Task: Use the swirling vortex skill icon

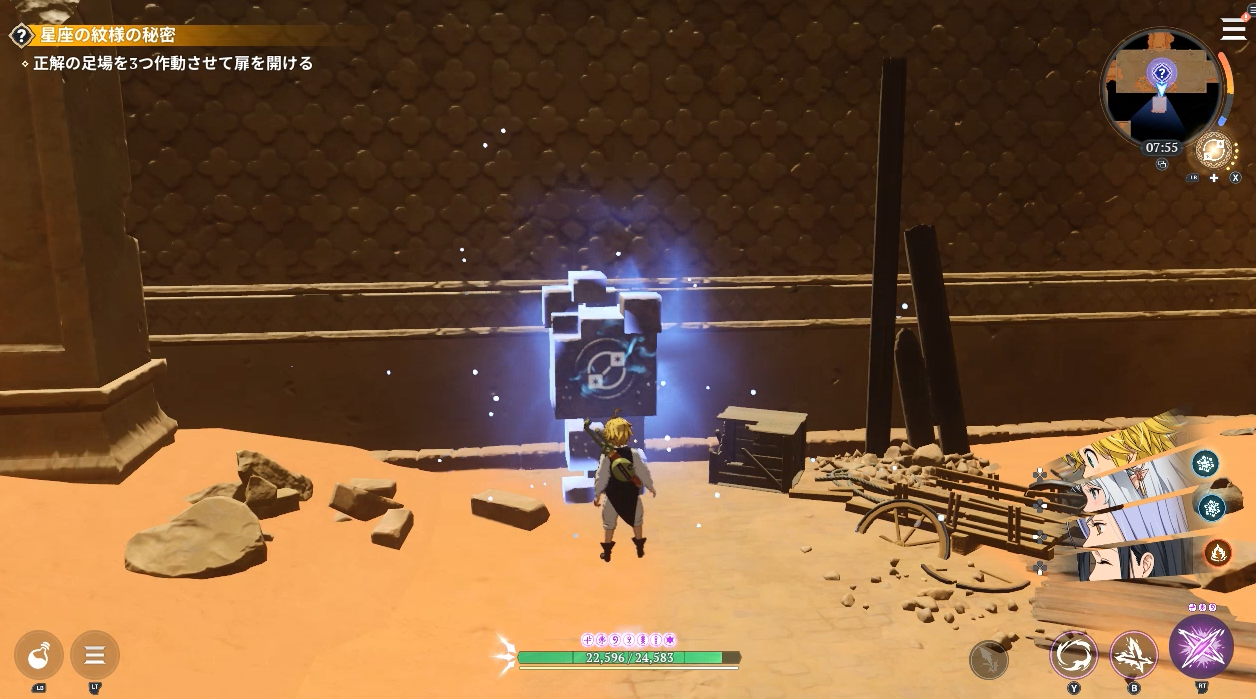Action: (1074, 655)
